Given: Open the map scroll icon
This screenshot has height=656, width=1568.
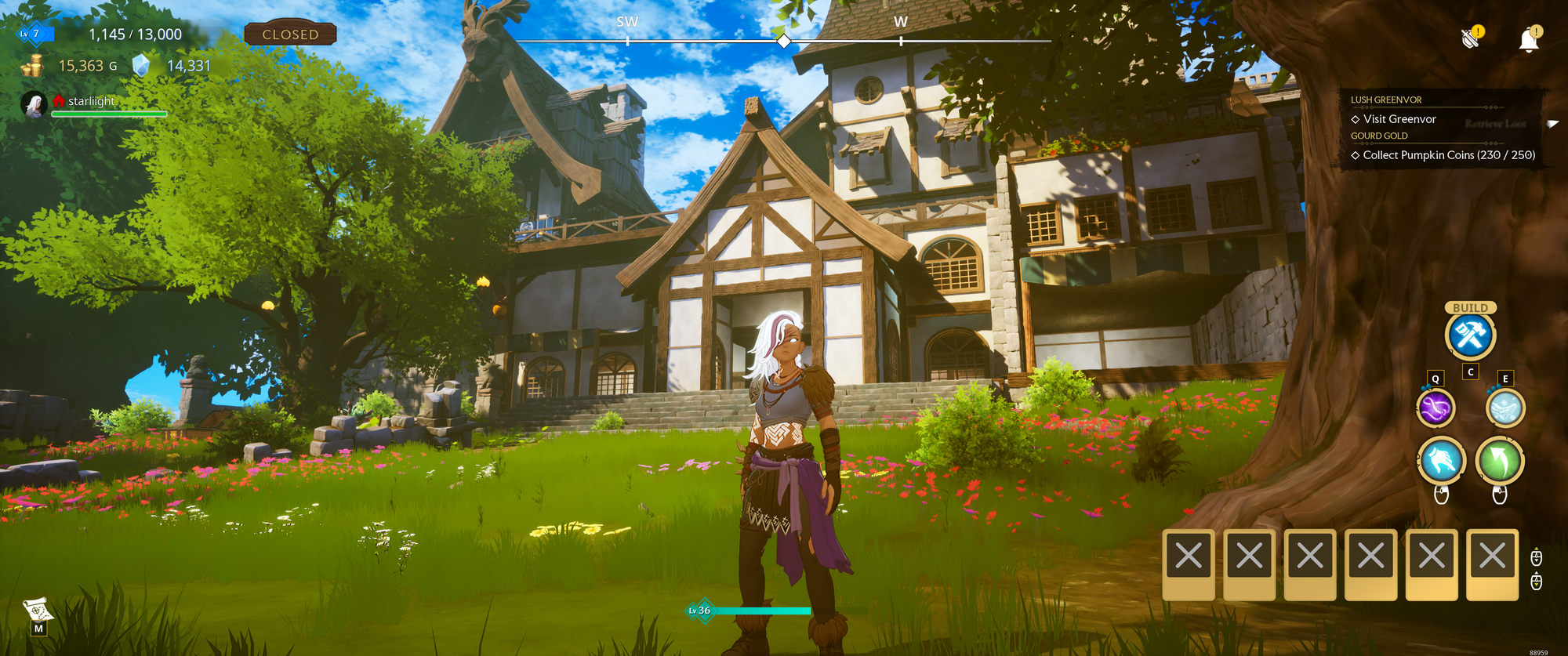Looking at the screenshot, I should (x=37, y=610).
